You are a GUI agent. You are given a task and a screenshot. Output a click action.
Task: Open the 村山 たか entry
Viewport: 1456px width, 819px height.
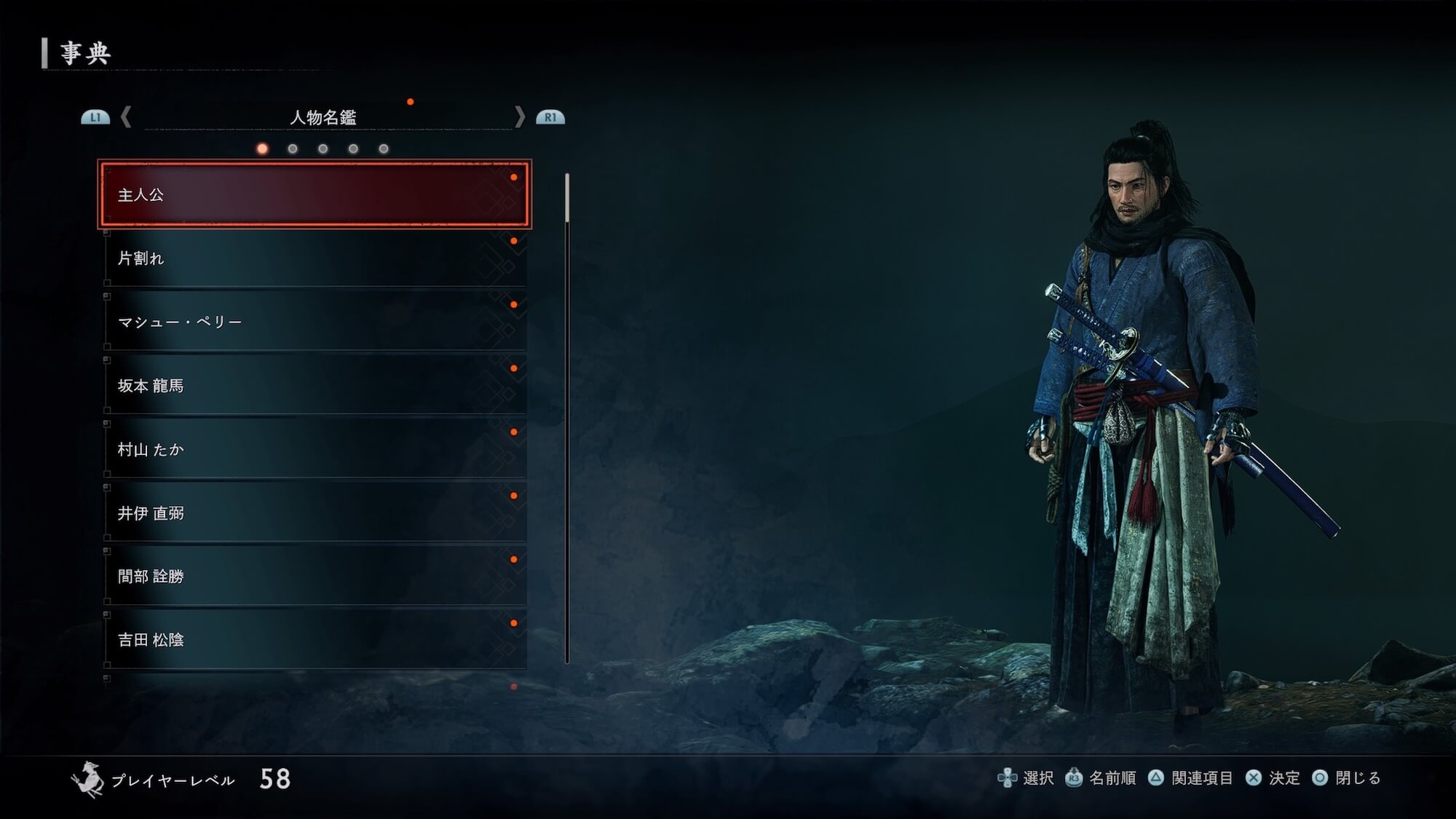(x=314, y=449)
